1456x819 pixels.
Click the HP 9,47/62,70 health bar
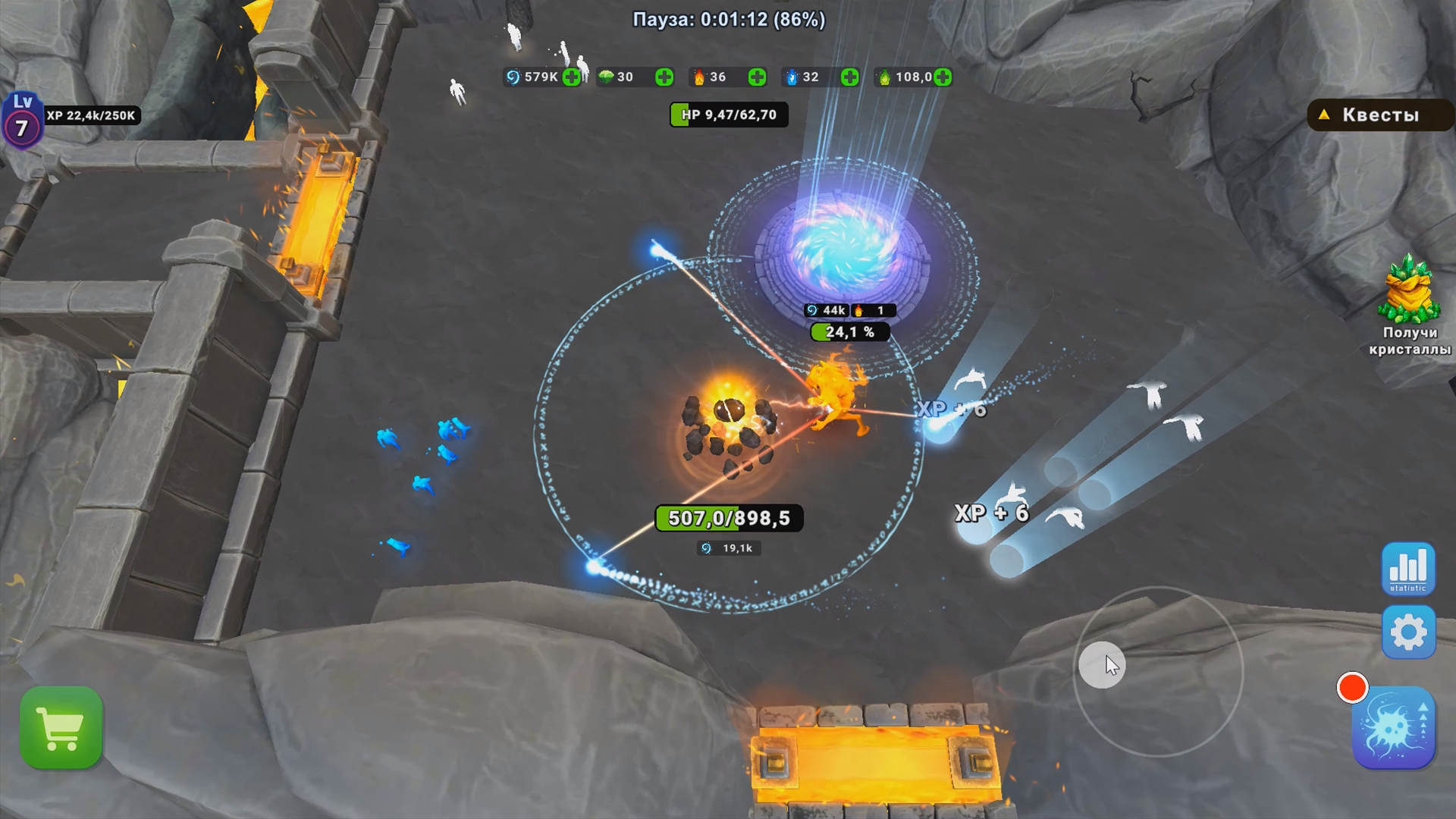pyautogui.click(x=728, y=115)
